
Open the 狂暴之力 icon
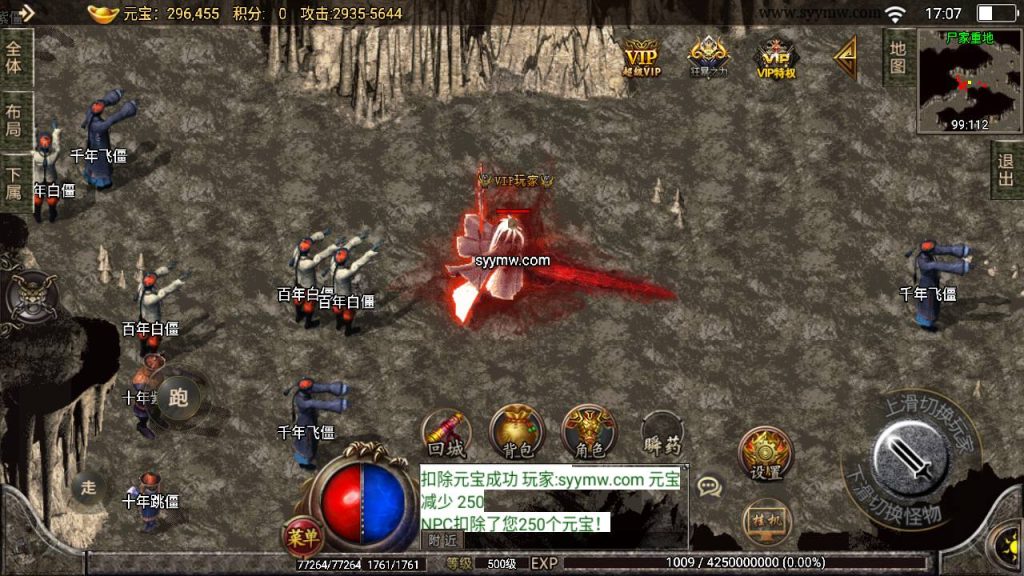(708, 57)
